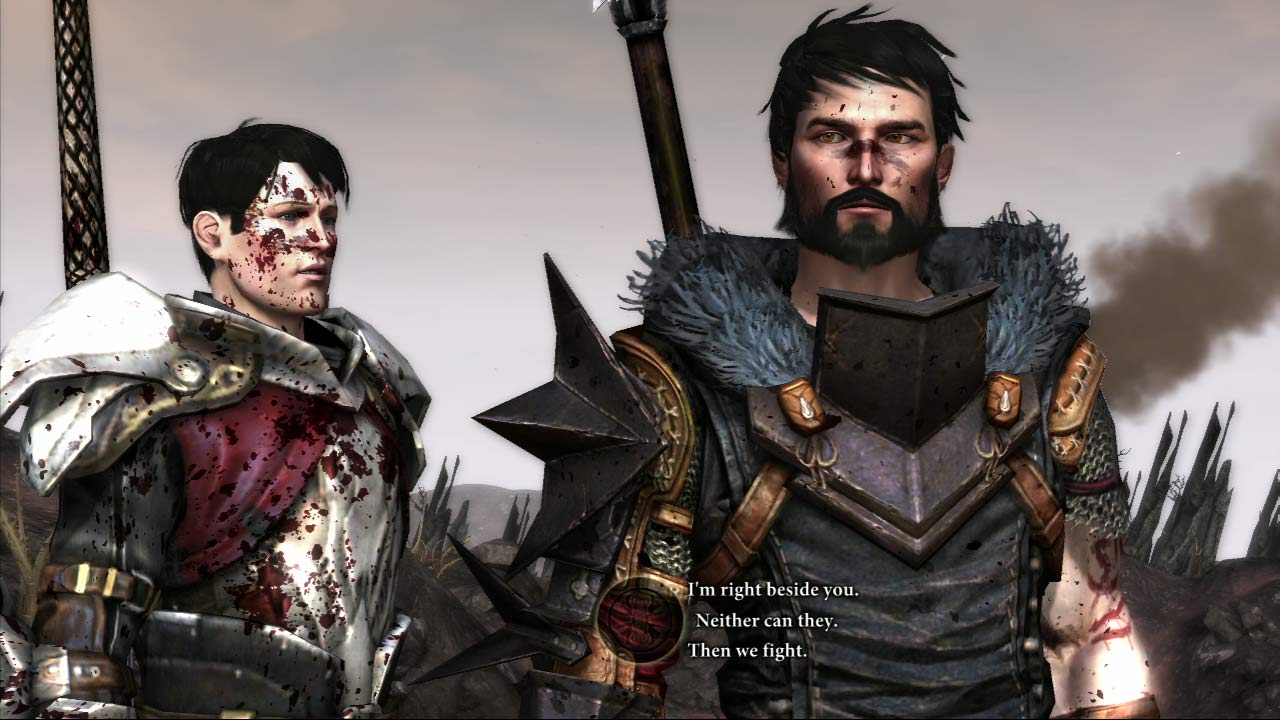This screenshot has width=1280, height=720.
Task: Select the "Neither can they." dialogue option
Action: coord(766,620)
